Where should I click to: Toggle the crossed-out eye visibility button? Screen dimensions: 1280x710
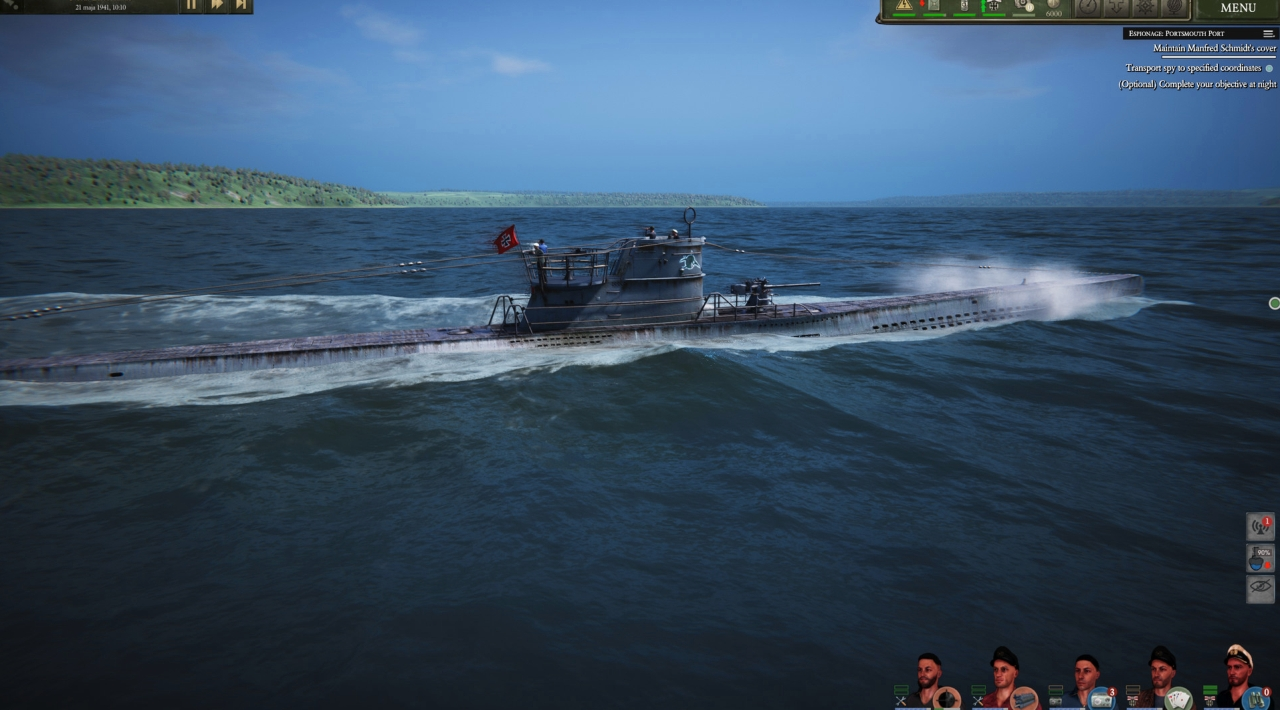(1260, 589)
